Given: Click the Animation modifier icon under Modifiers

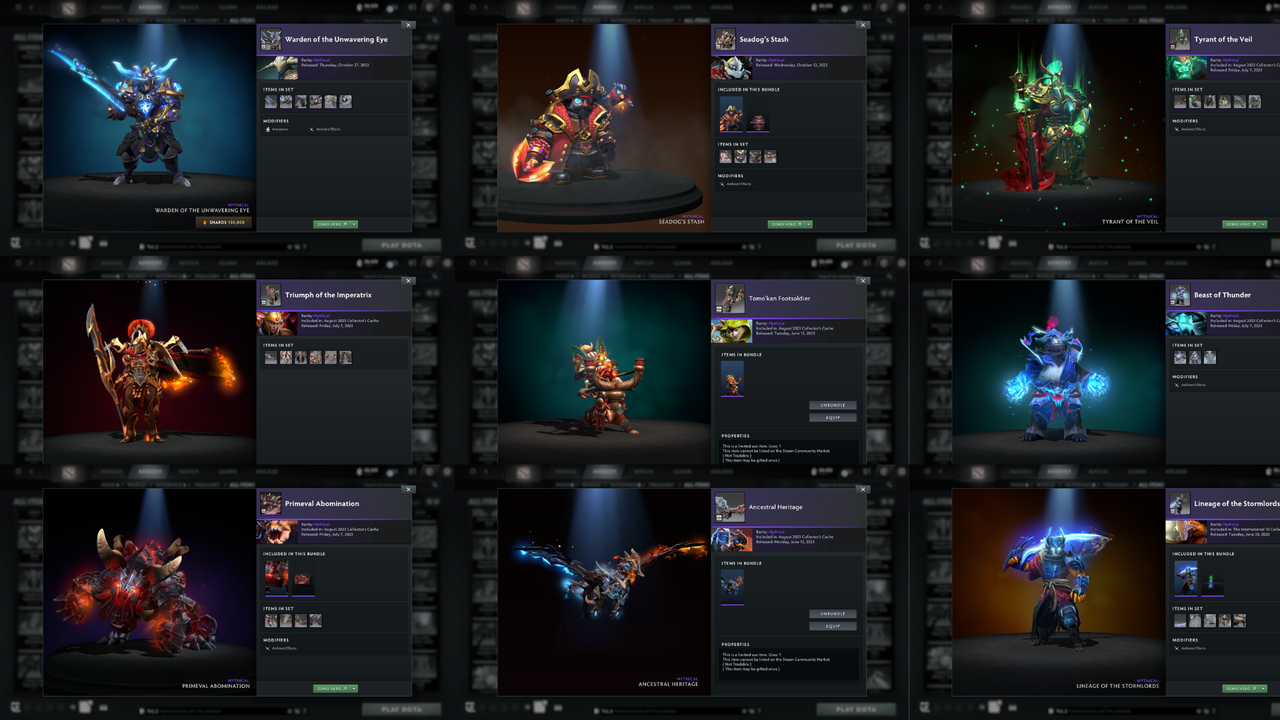Looking at the screenshot, I should 268,129.
